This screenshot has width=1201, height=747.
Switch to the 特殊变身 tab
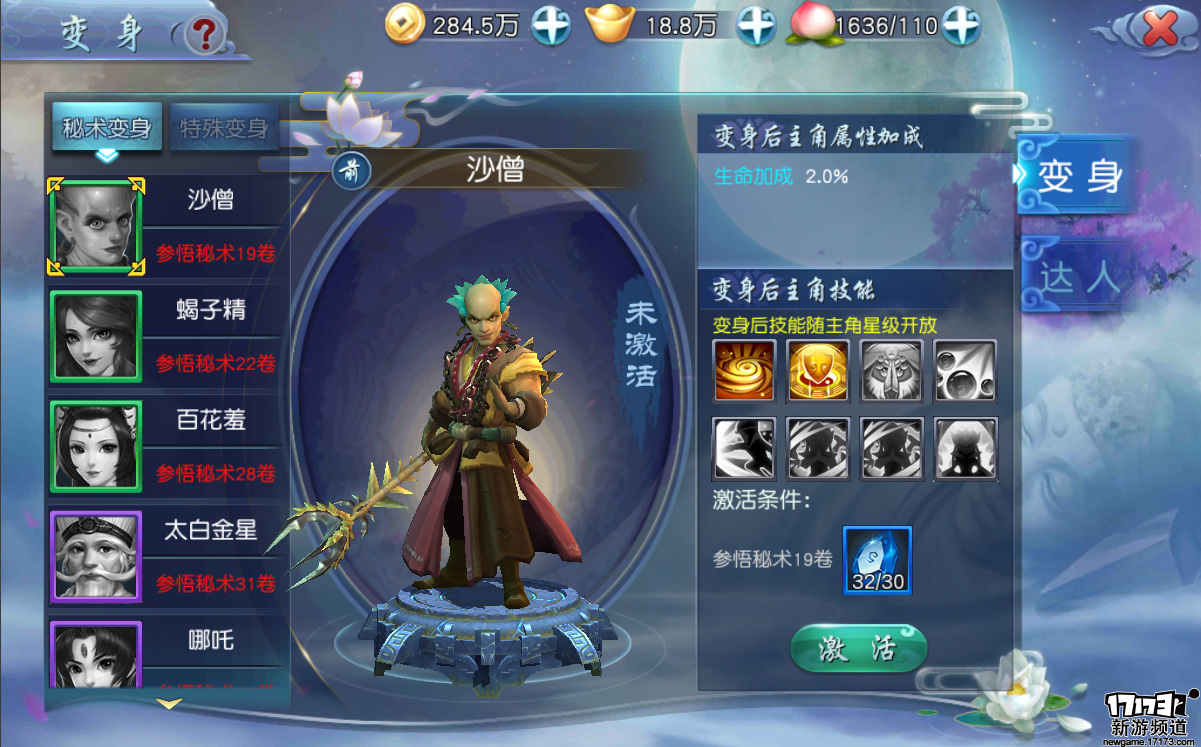[x=224, y=128]
